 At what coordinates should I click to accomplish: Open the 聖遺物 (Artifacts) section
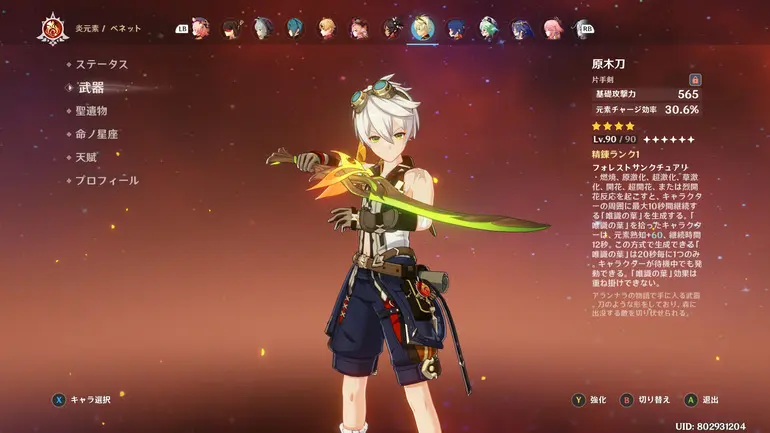(x=90, y=111)
